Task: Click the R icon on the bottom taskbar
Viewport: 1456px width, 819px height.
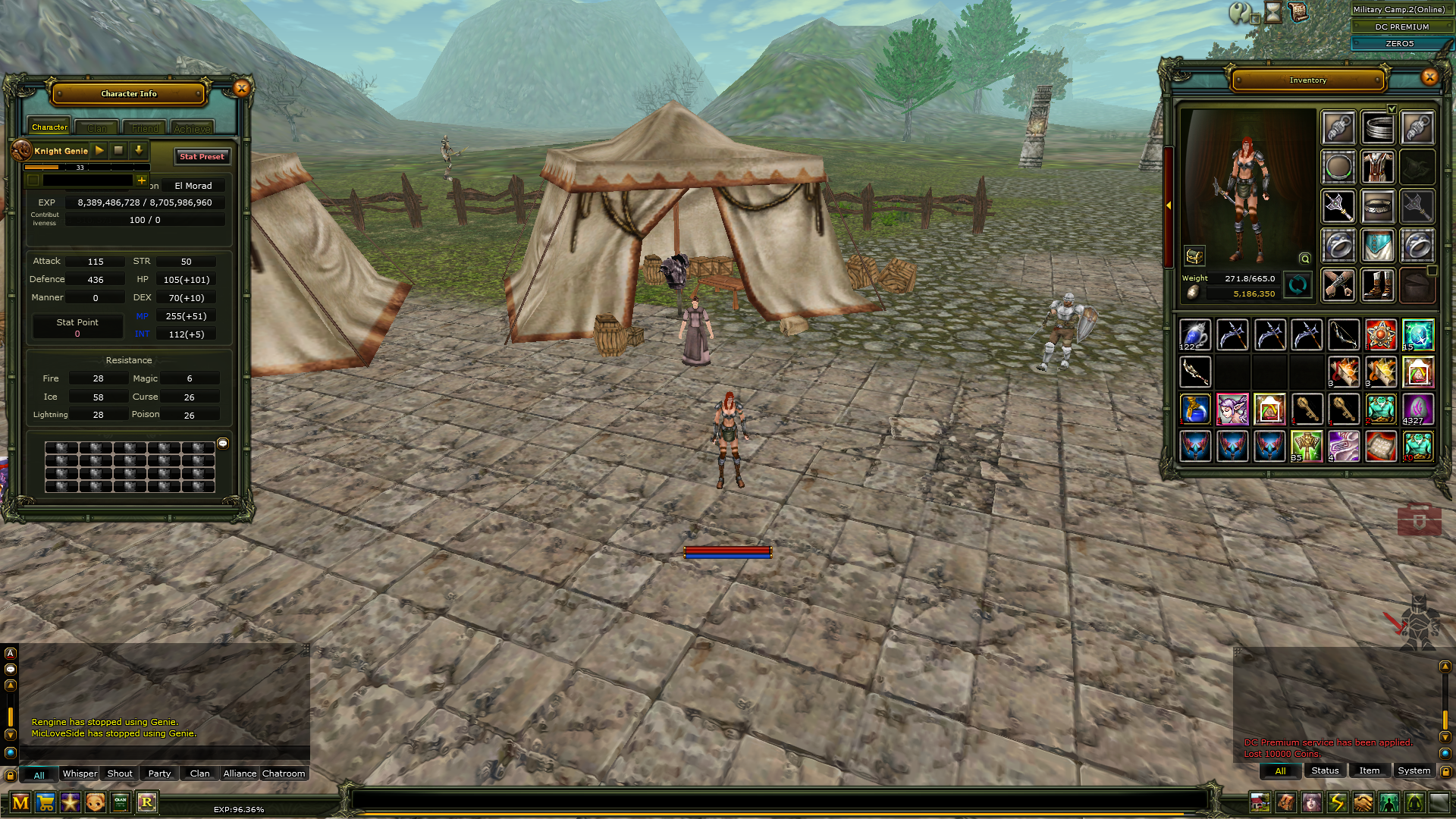Action: pyautogui.click(x=146, y=802)
